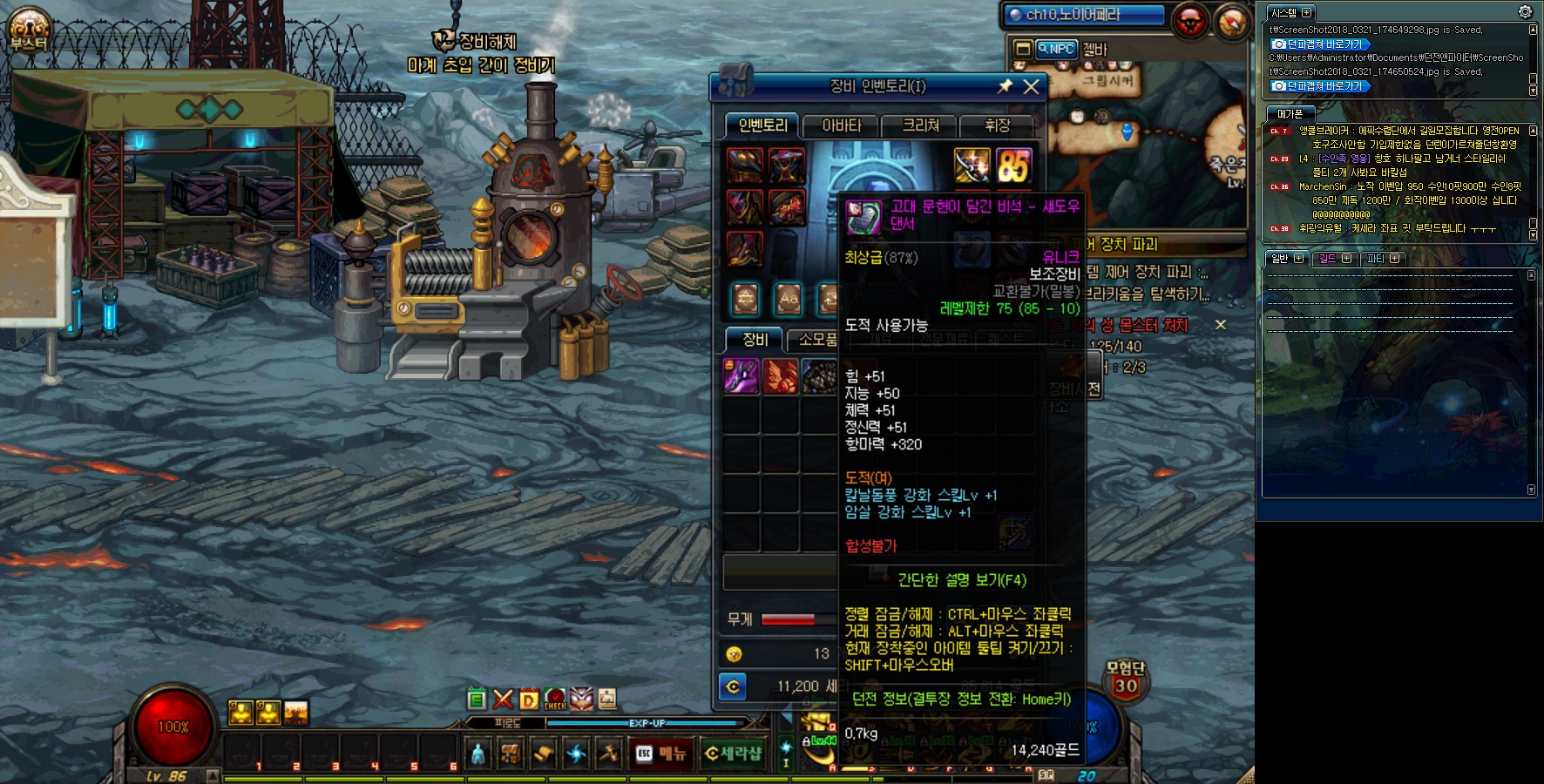Open the 세라샵 (Cera Shop)
The width and height of the screenshot is (1544, 784).
[x=733, y=754]
